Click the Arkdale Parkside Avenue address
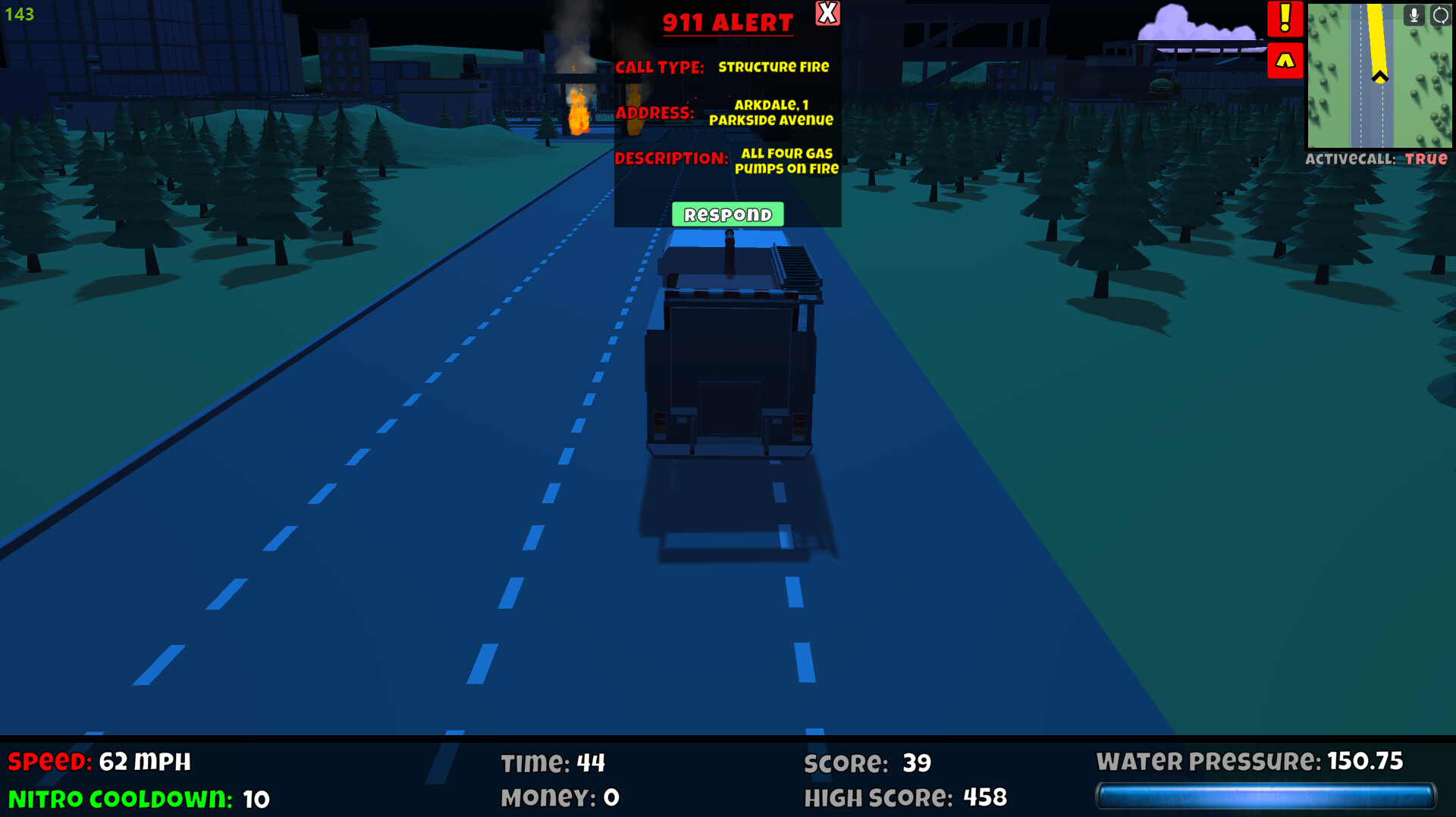 point(770,114)
